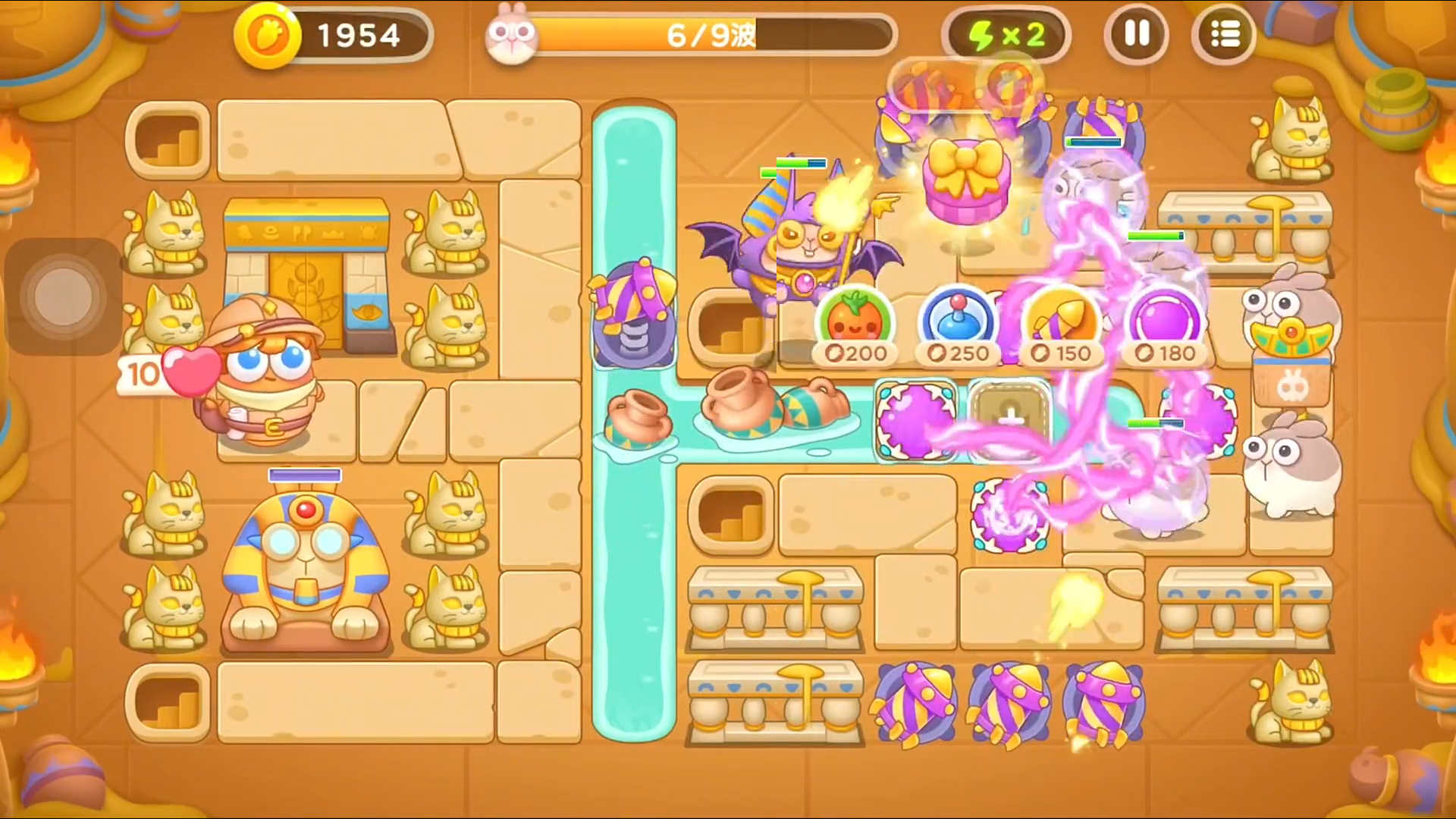The image size is (1456, 819).
Task: Toggle the x2 game speed
Action: [x=1006, y=35]
